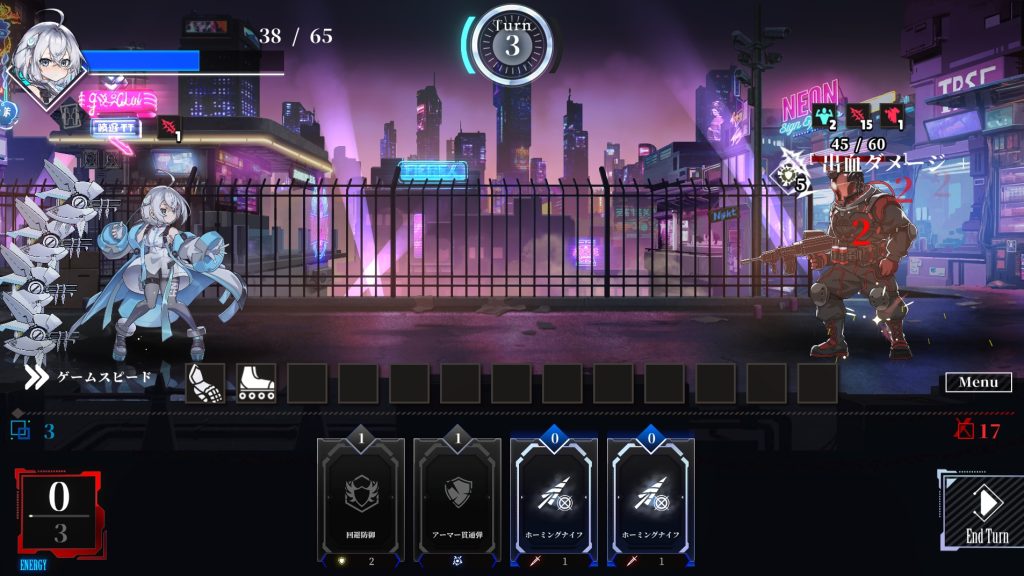End the current turn
The height and width of the screenshot is (576, 1024).
985,512
